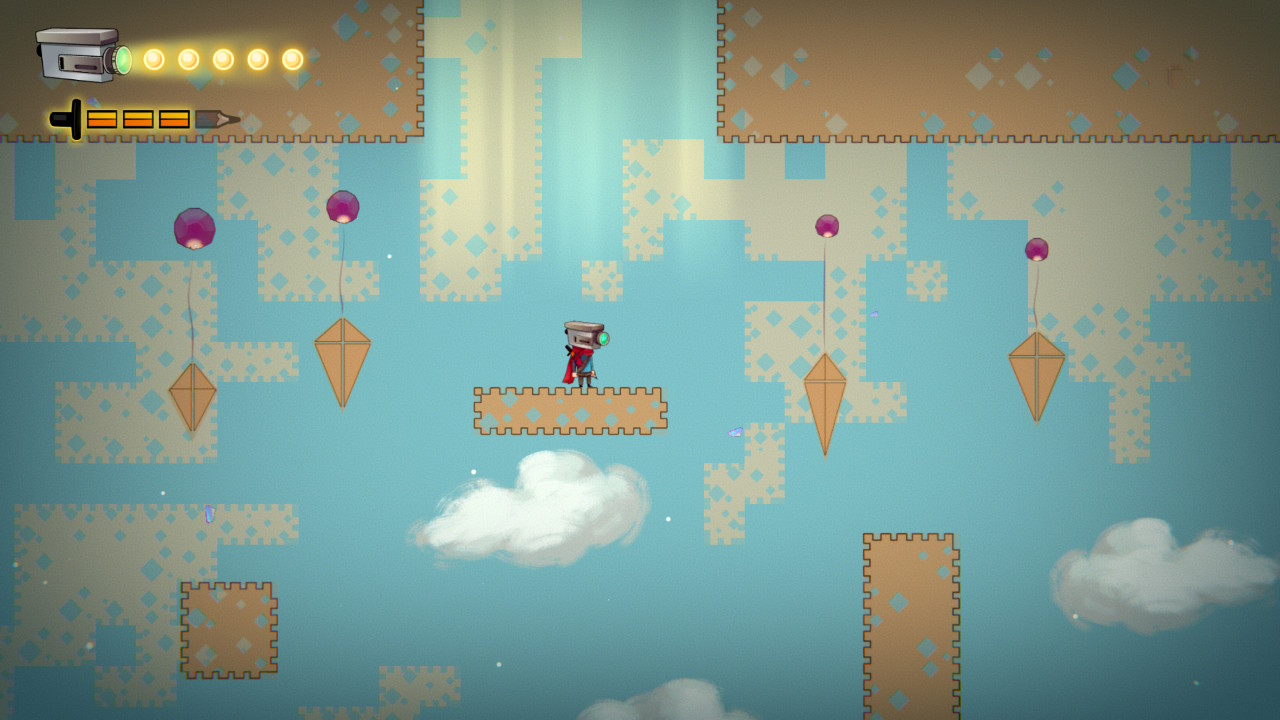Viewport: 1280px width, 720px height.
Task: Select the pencil weapon icon
Action: (x=144, y=119)
